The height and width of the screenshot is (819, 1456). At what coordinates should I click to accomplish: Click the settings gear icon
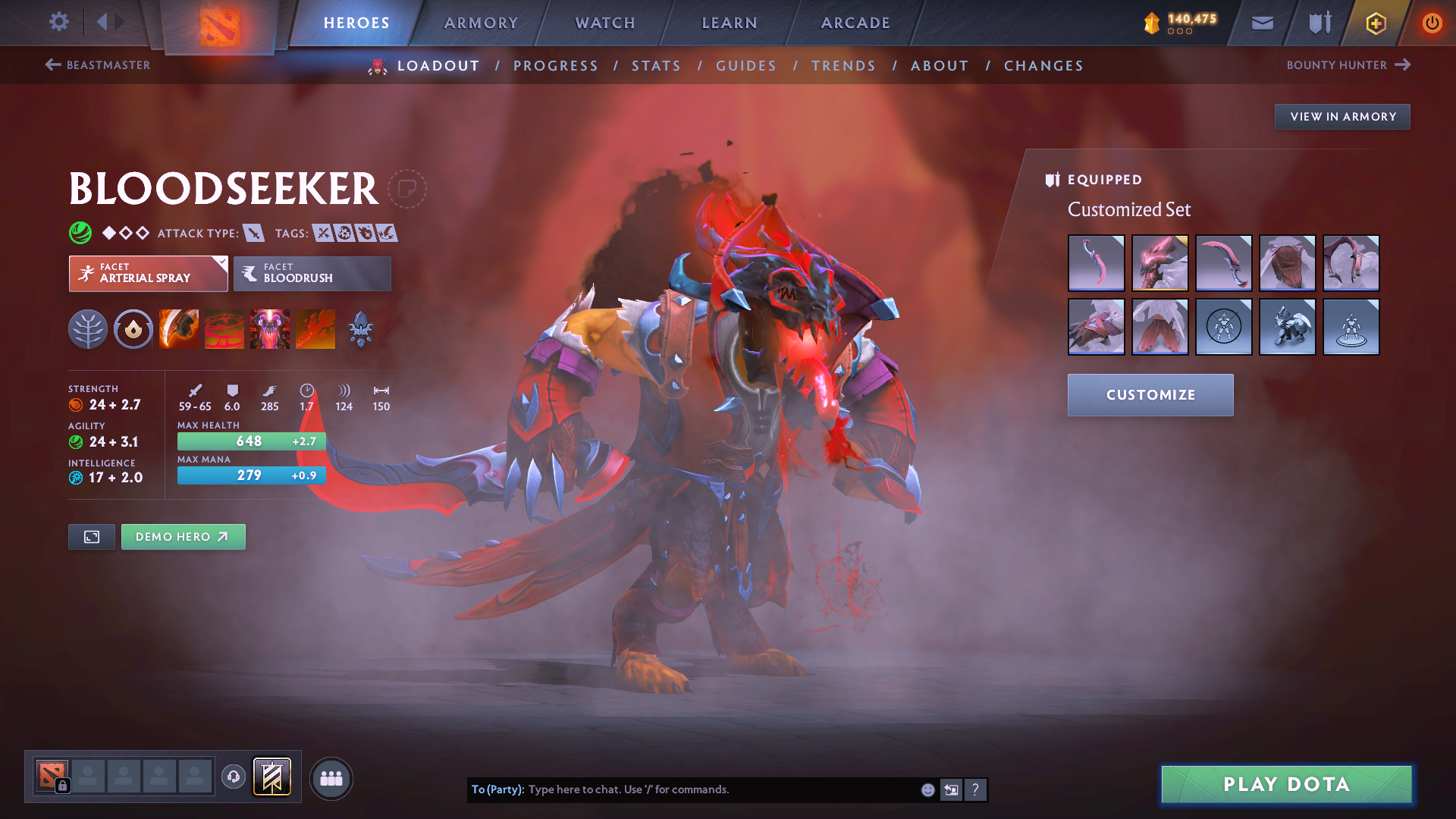point(58,22)
